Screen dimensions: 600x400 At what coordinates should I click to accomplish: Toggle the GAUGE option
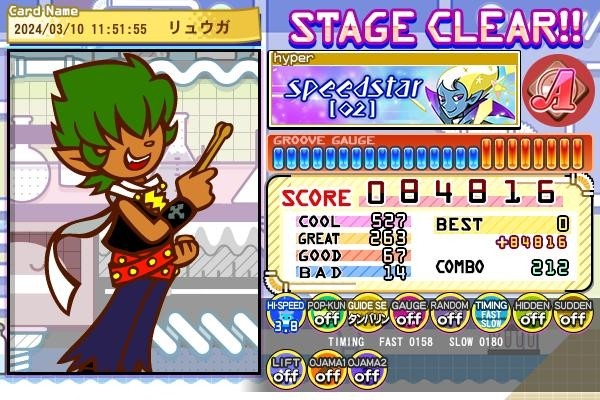click(x=409, y=316)
